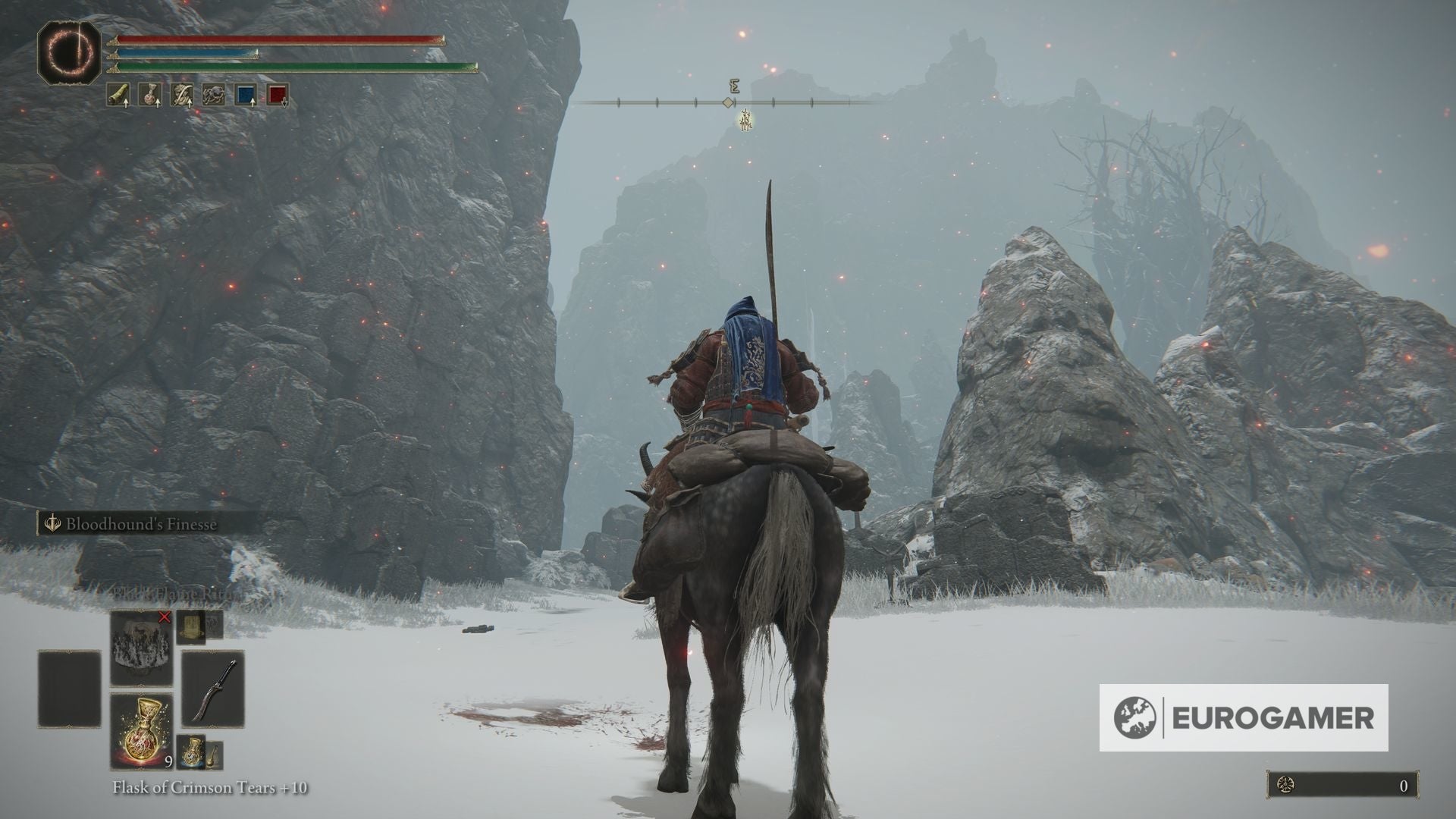Image resolution: width=1456 pixels, height=819 pixels.
Task: Inspect the red square debuff icon
Action: point(278,95)
